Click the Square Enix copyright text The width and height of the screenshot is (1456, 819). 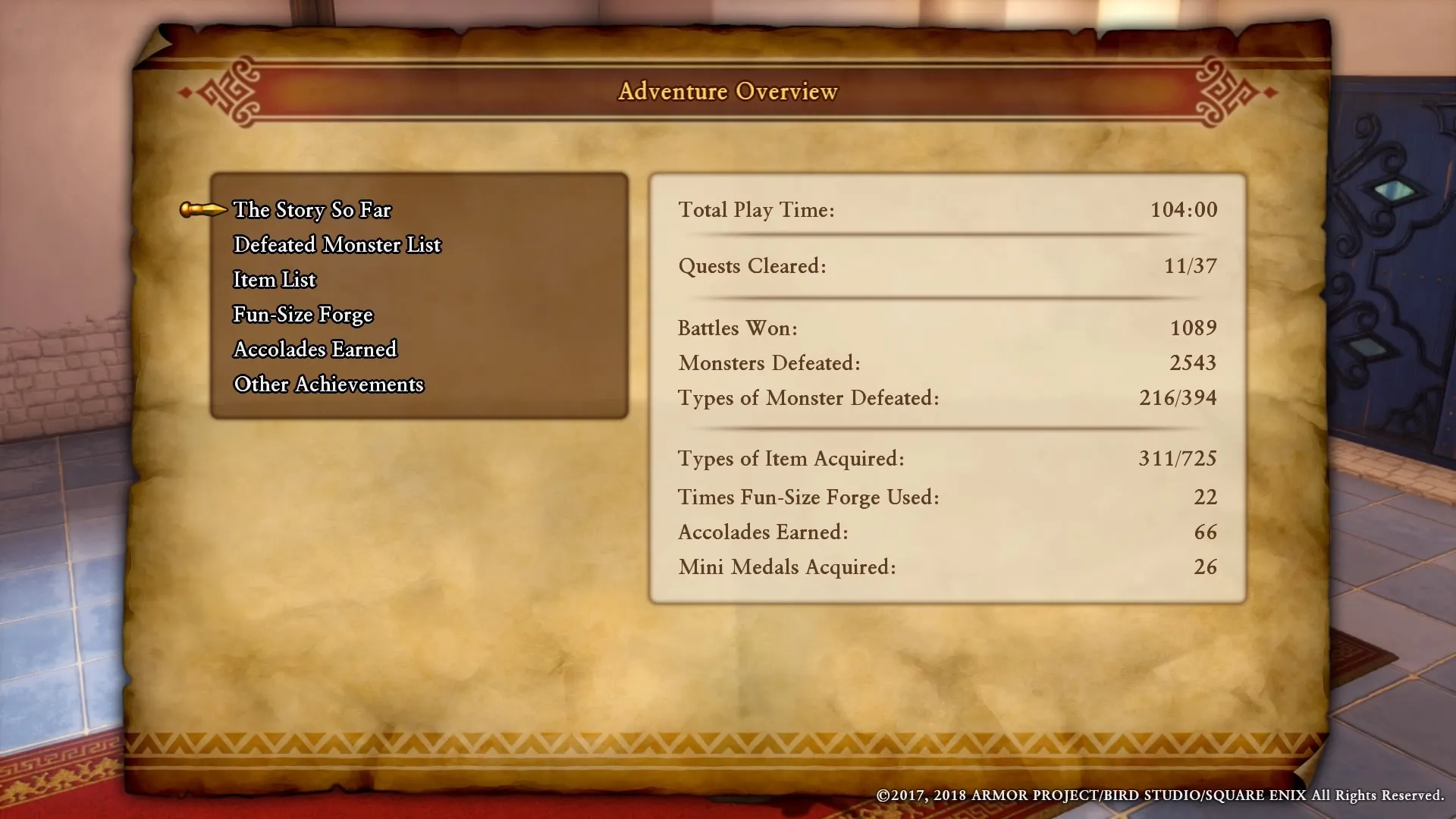[x=1159, y=797]
